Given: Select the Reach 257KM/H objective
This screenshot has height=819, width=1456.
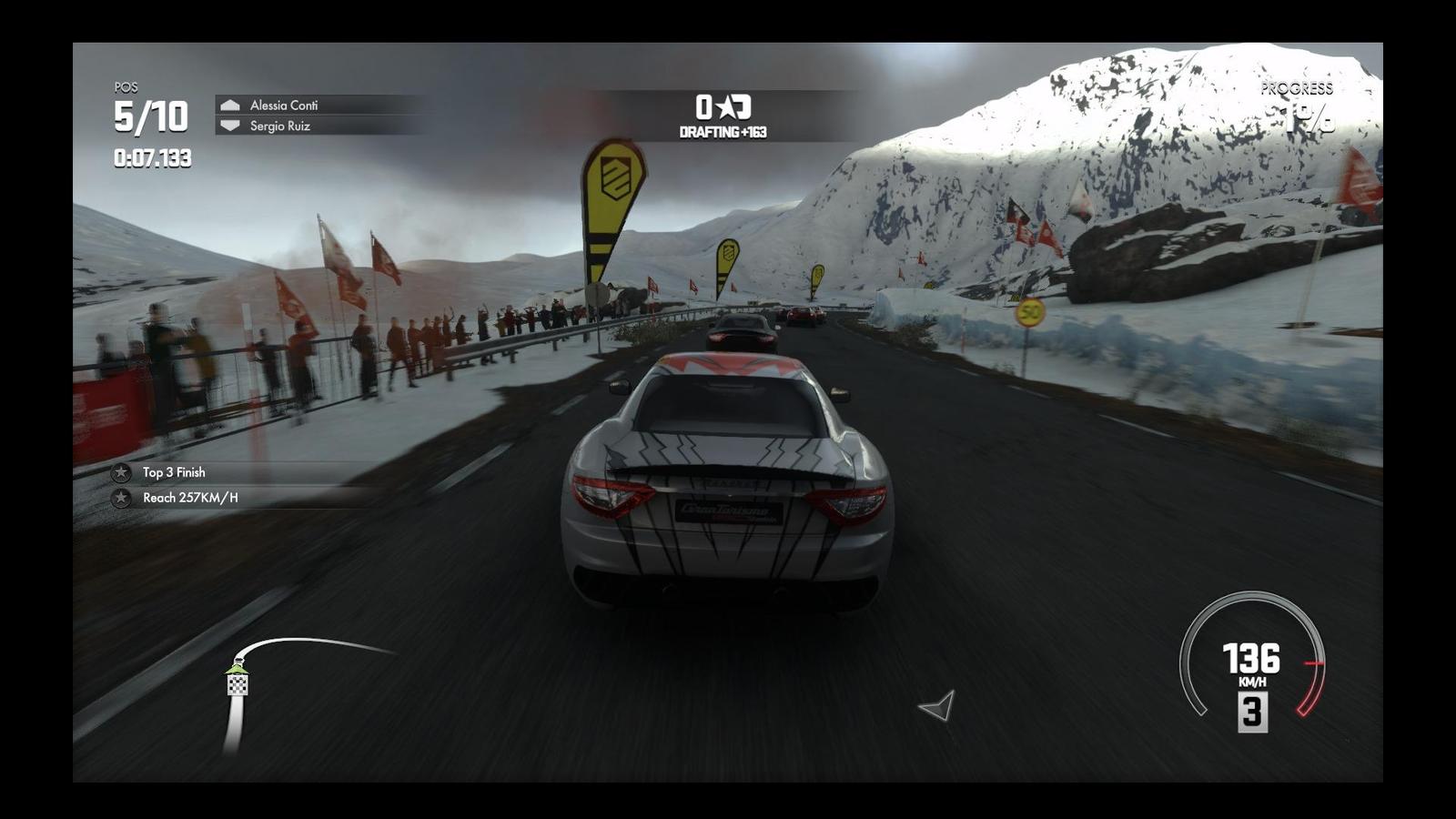Looking at the screenshot, I should 189,498.
